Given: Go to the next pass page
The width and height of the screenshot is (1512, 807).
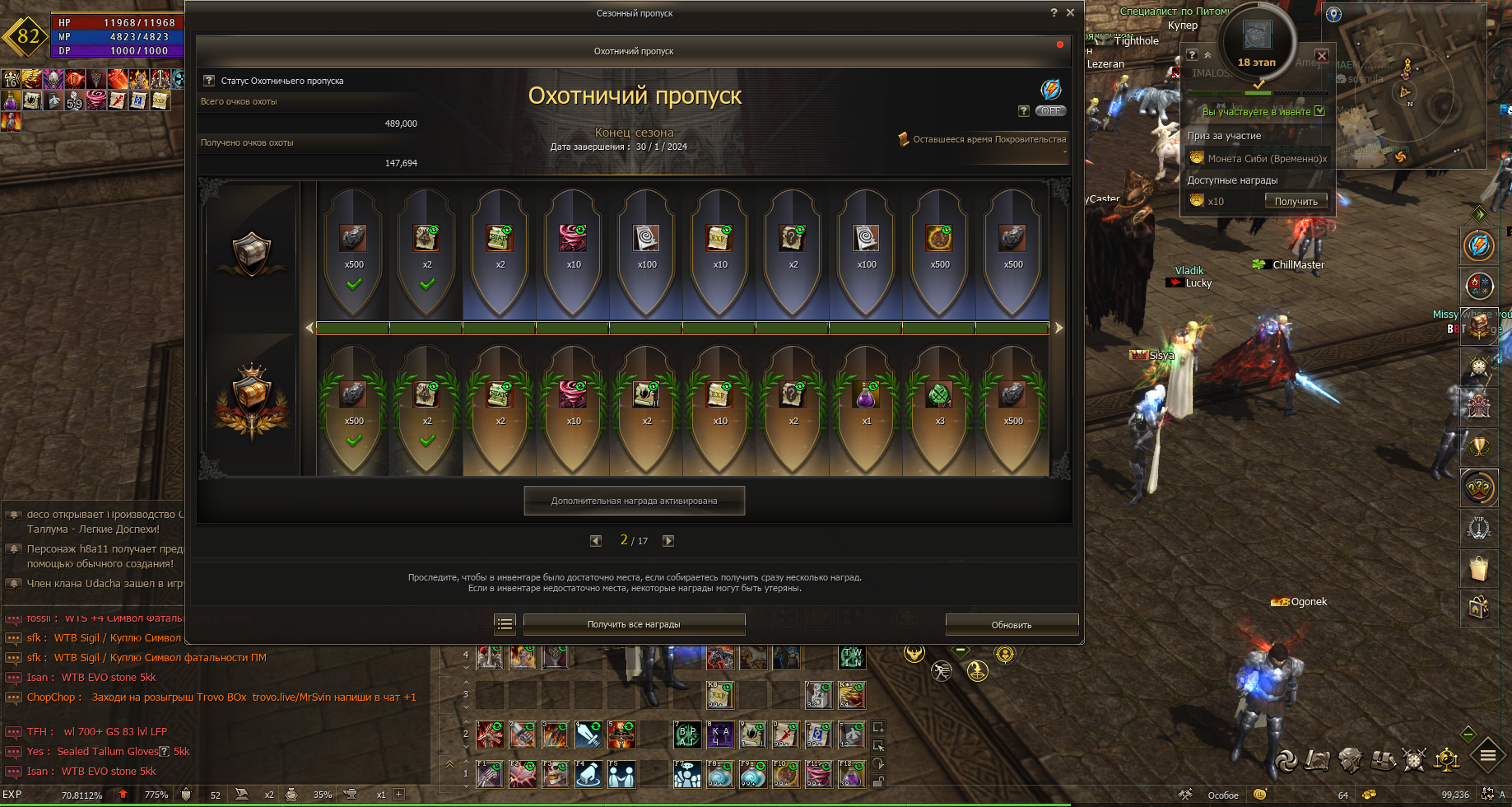Looking at the screenshot, I should pos(668,541).
